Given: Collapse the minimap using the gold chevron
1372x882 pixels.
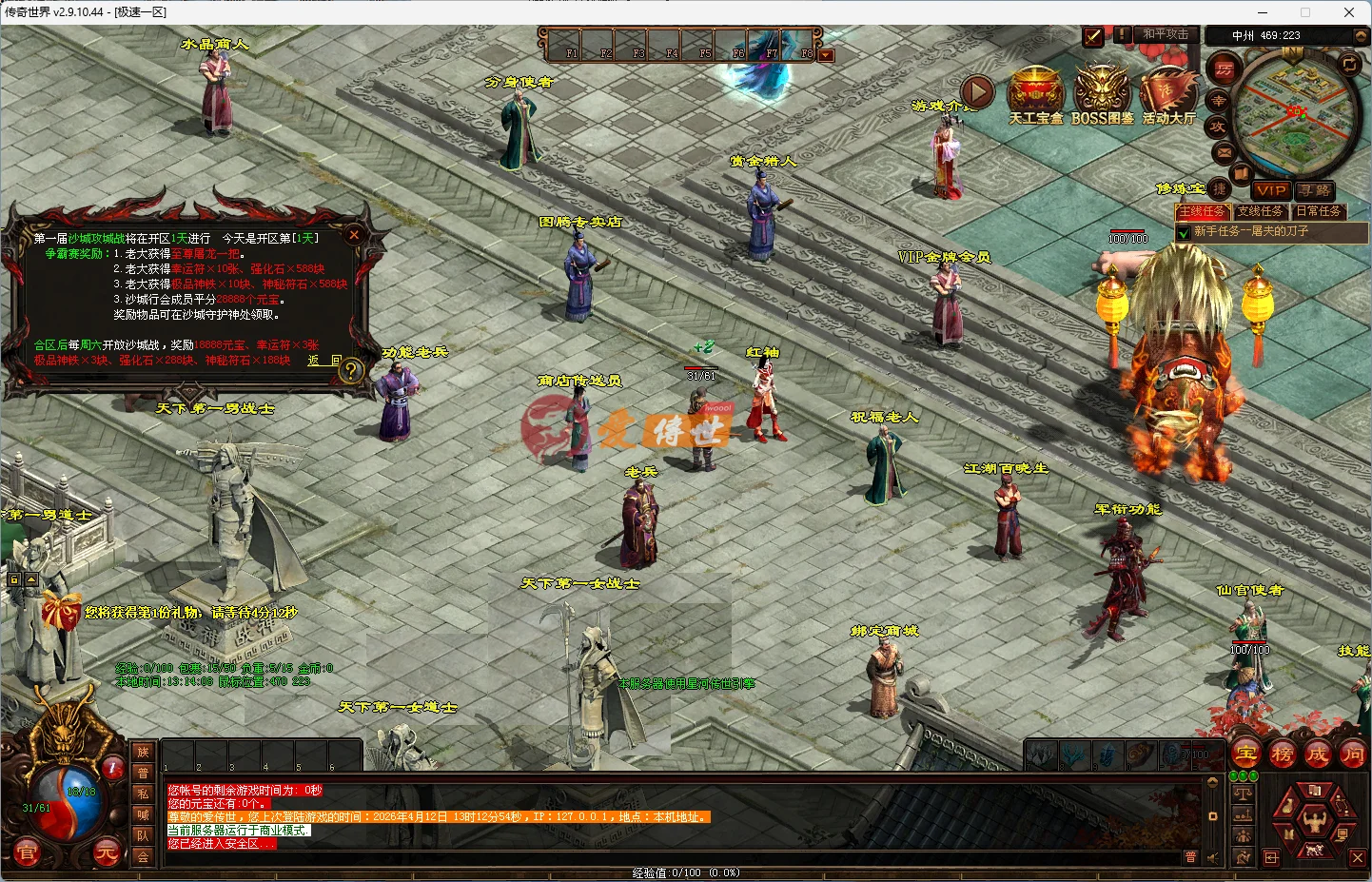Looking at the screenshot, I should pyautogui.click(x=1362, y=35).
